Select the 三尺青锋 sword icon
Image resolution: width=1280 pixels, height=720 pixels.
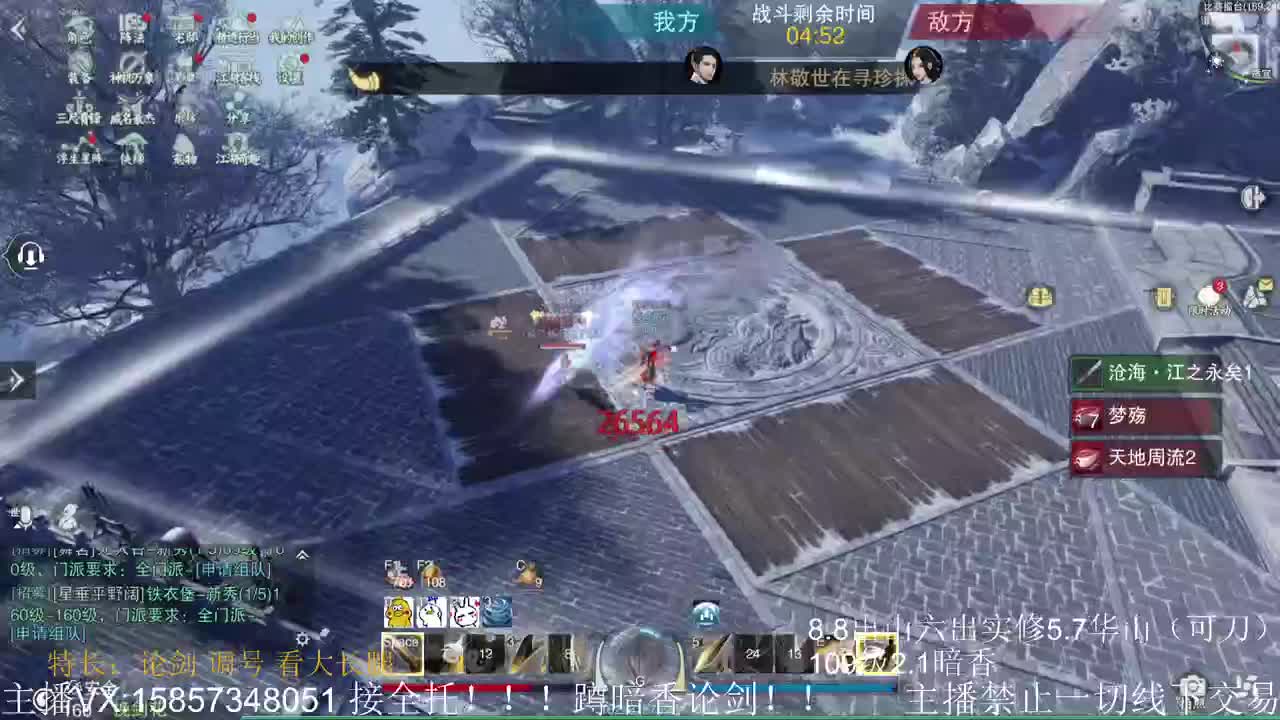pos(78,110)
